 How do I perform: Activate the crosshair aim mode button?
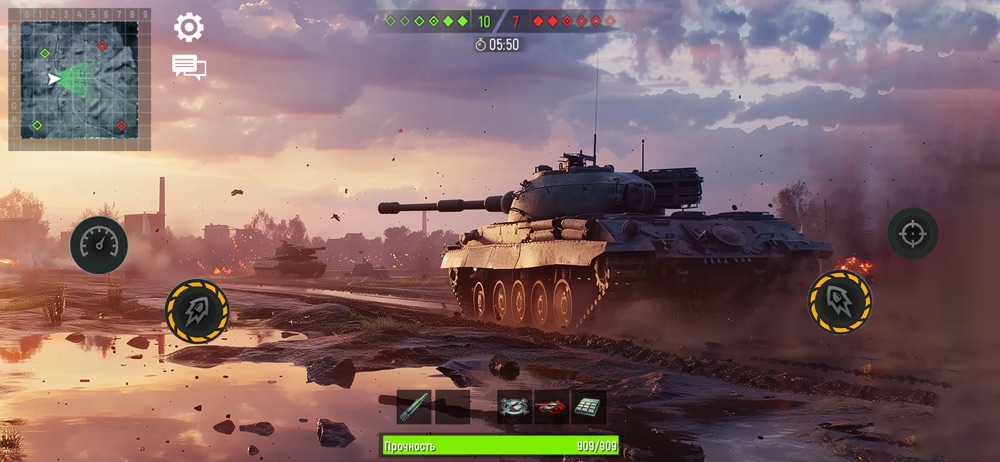913,233
